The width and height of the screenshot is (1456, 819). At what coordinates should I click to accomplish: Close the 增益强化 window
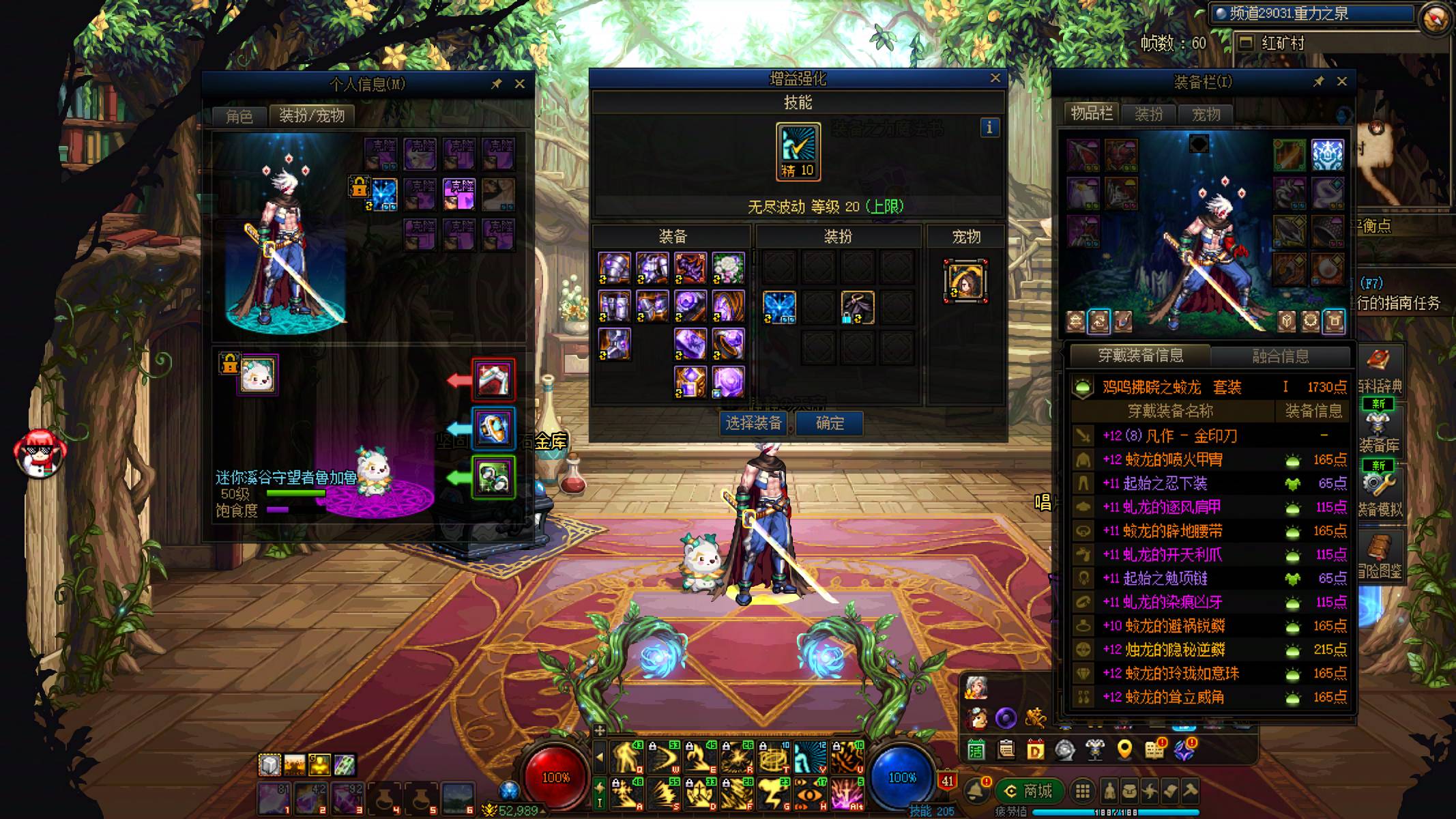[995, 78]
